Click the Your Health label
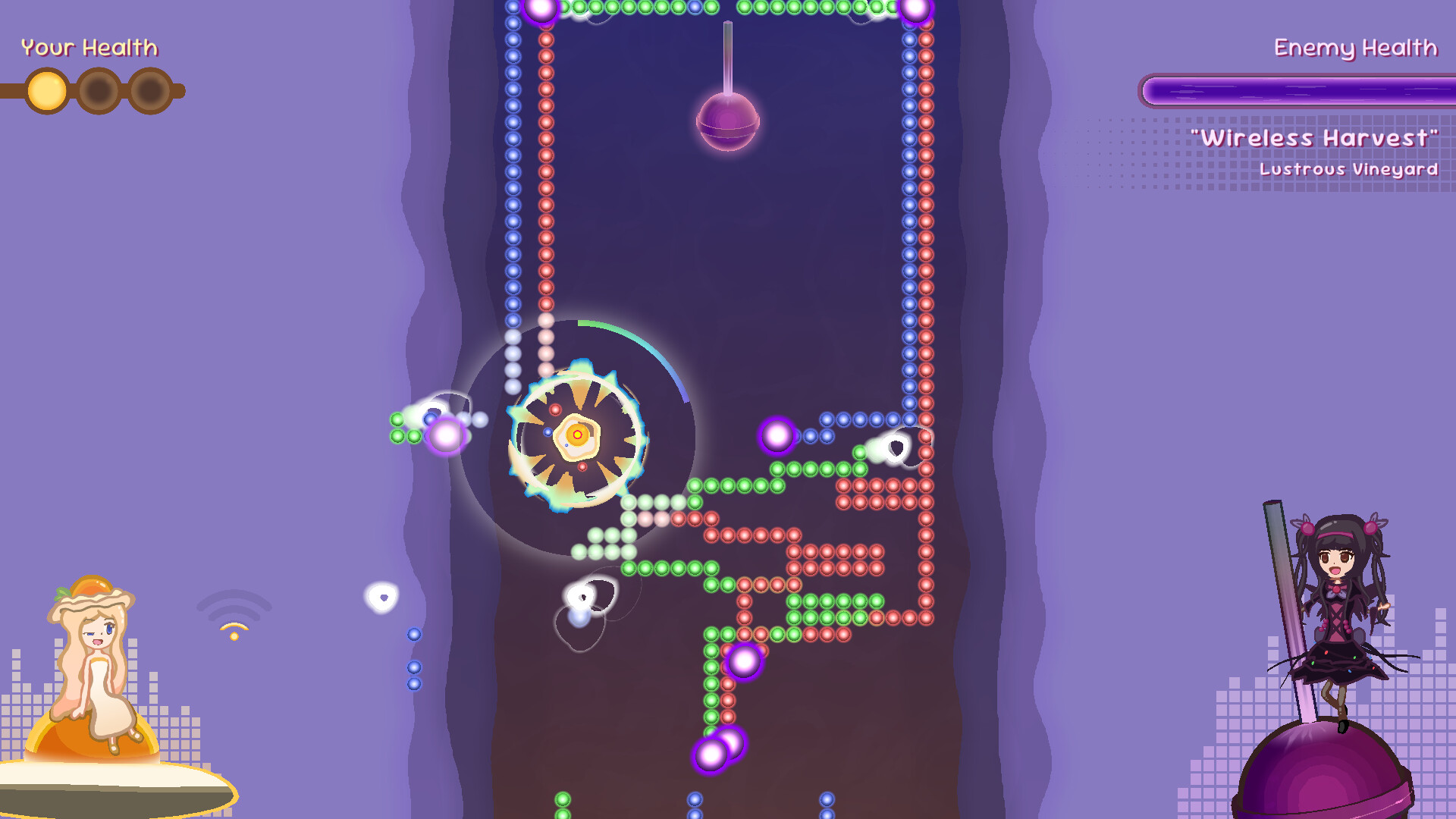This screenshot has width=1456, height=819. [x=89, y=48]
